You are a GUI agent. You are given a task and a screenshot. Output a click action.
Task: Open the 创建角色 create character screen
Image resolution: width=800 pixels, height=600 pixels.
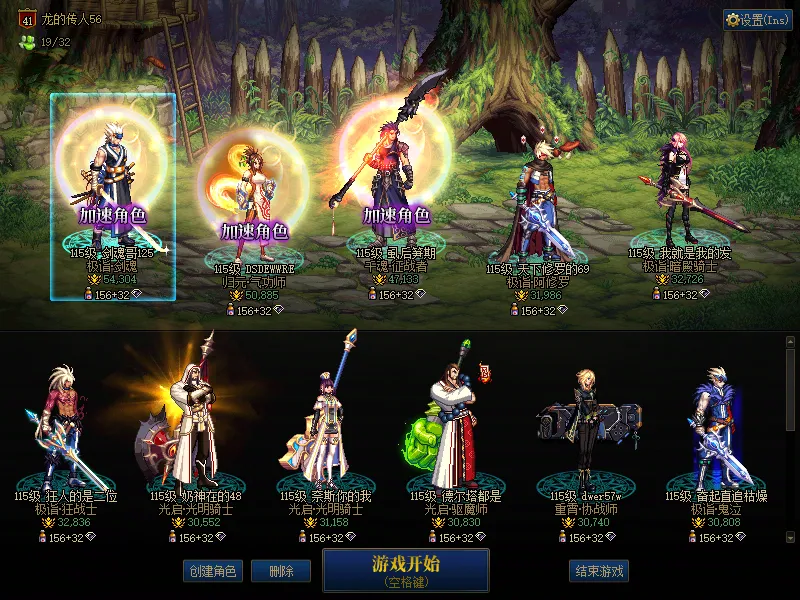[x=211, y=571]
